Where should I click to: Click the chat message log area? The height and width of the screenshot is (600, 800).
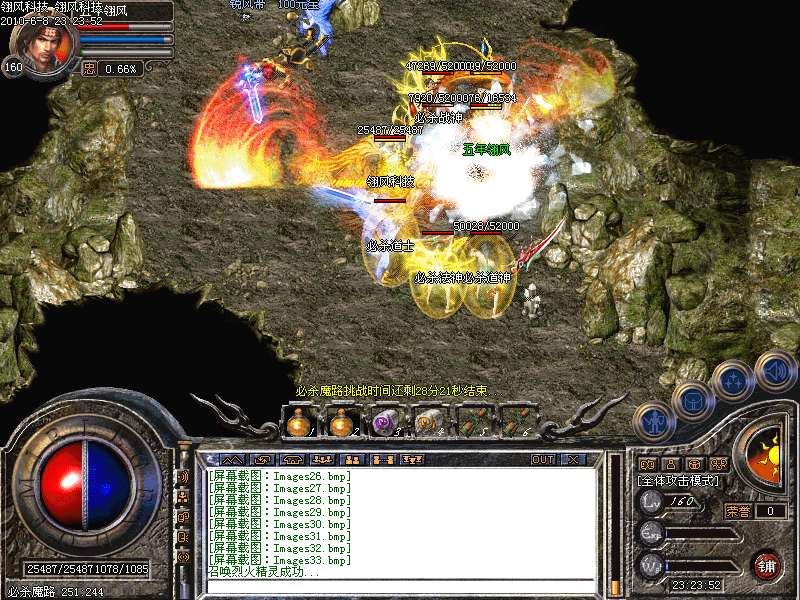400,520
